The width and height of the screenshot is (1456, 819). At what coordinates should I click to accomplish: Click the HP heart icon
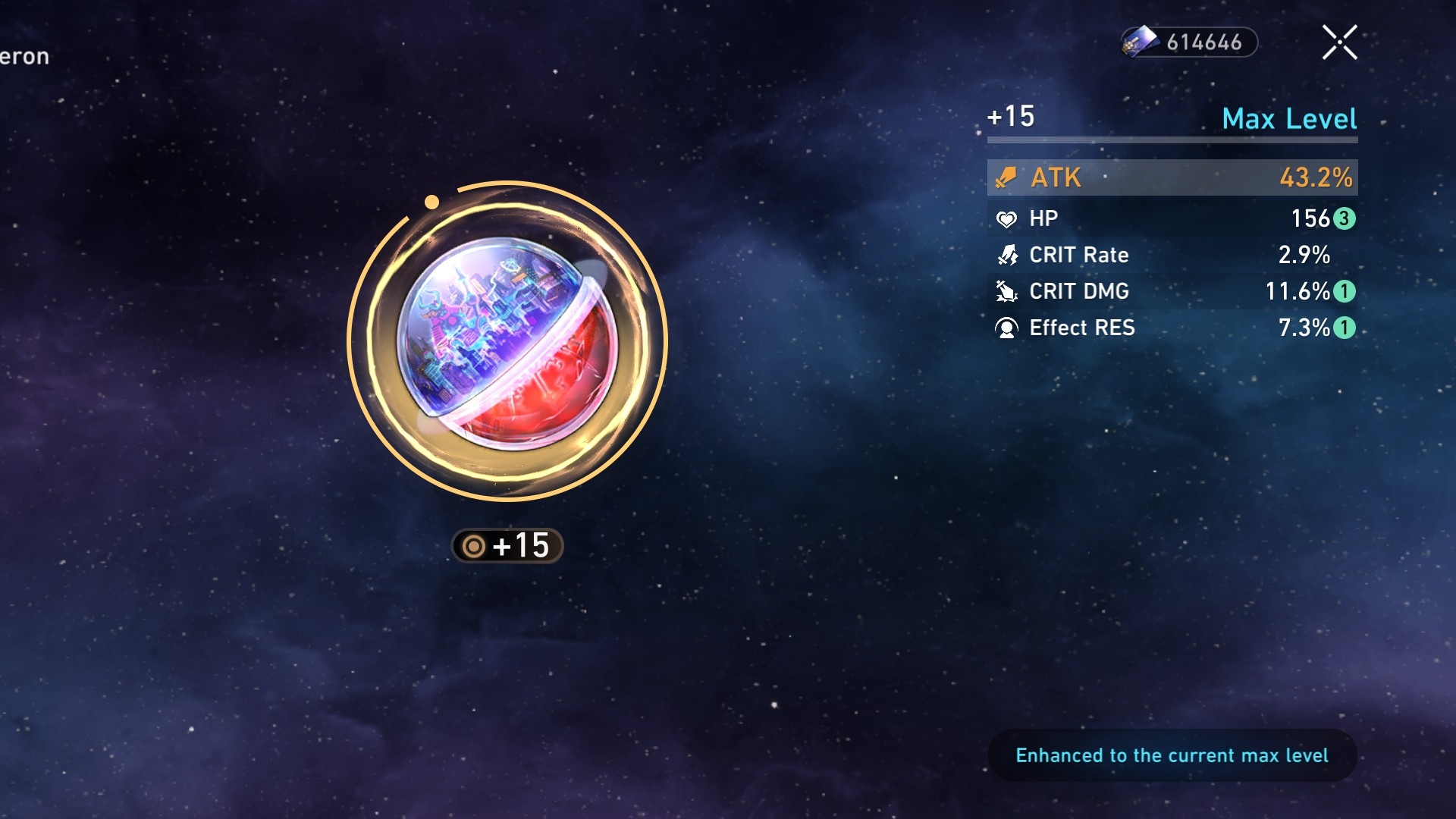[x=1006, y=218]
